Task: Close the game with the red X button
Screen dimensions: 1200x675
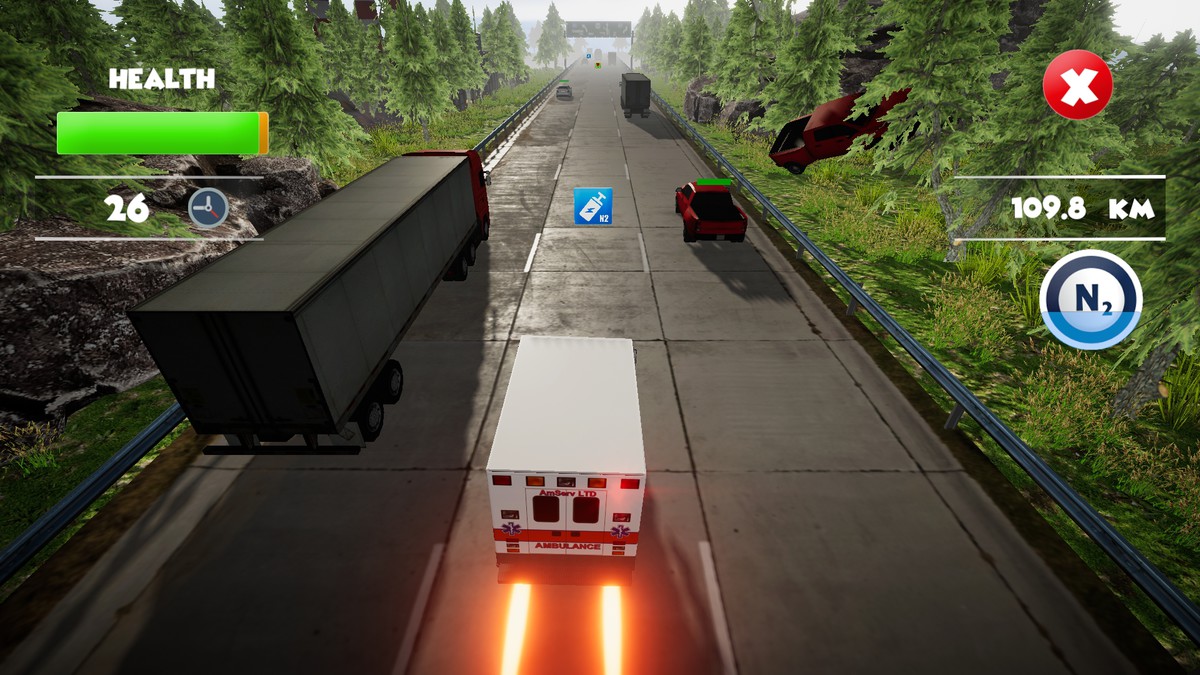Action: 1077,86
